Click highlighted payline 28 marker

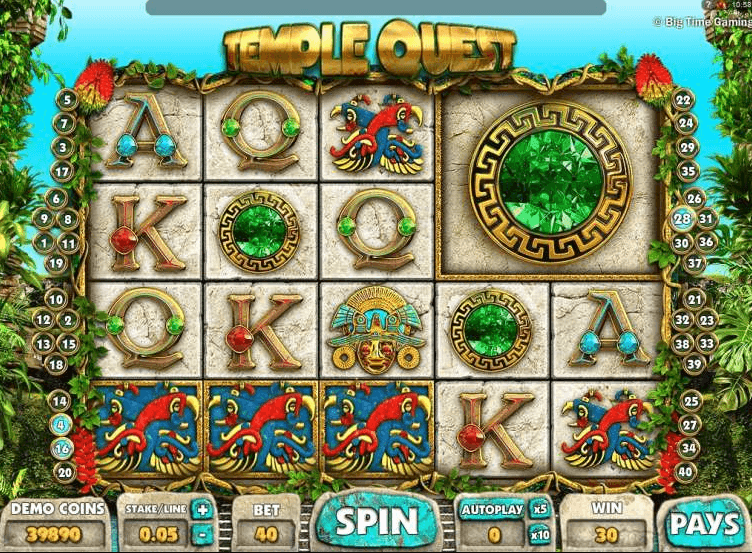(x=682, y=219)
